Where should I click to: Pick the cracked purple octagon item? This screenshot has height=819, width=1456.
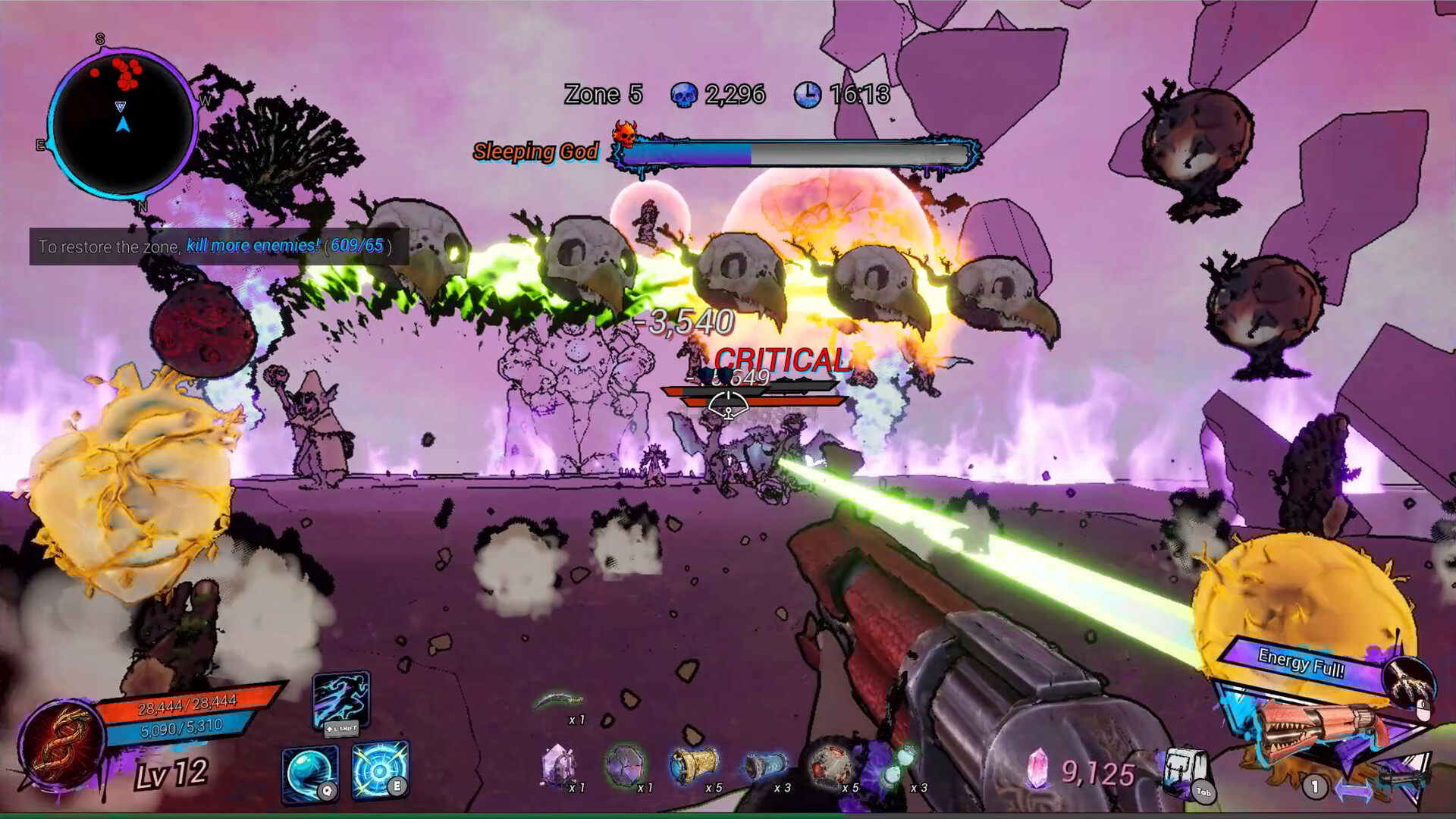(x=626, y=764)
